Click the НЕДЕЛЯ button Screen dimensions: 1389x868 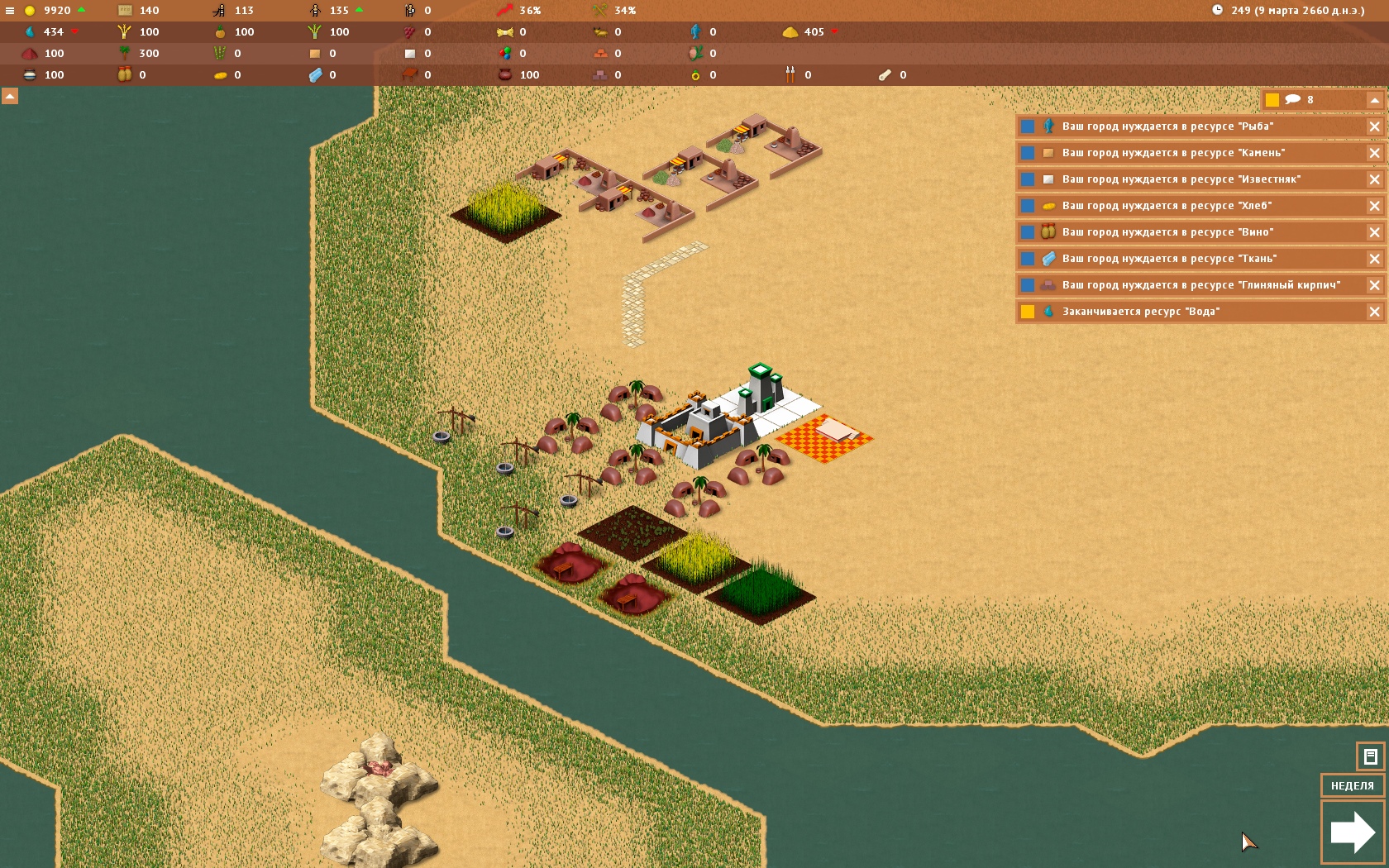[x=1352, y=785]
